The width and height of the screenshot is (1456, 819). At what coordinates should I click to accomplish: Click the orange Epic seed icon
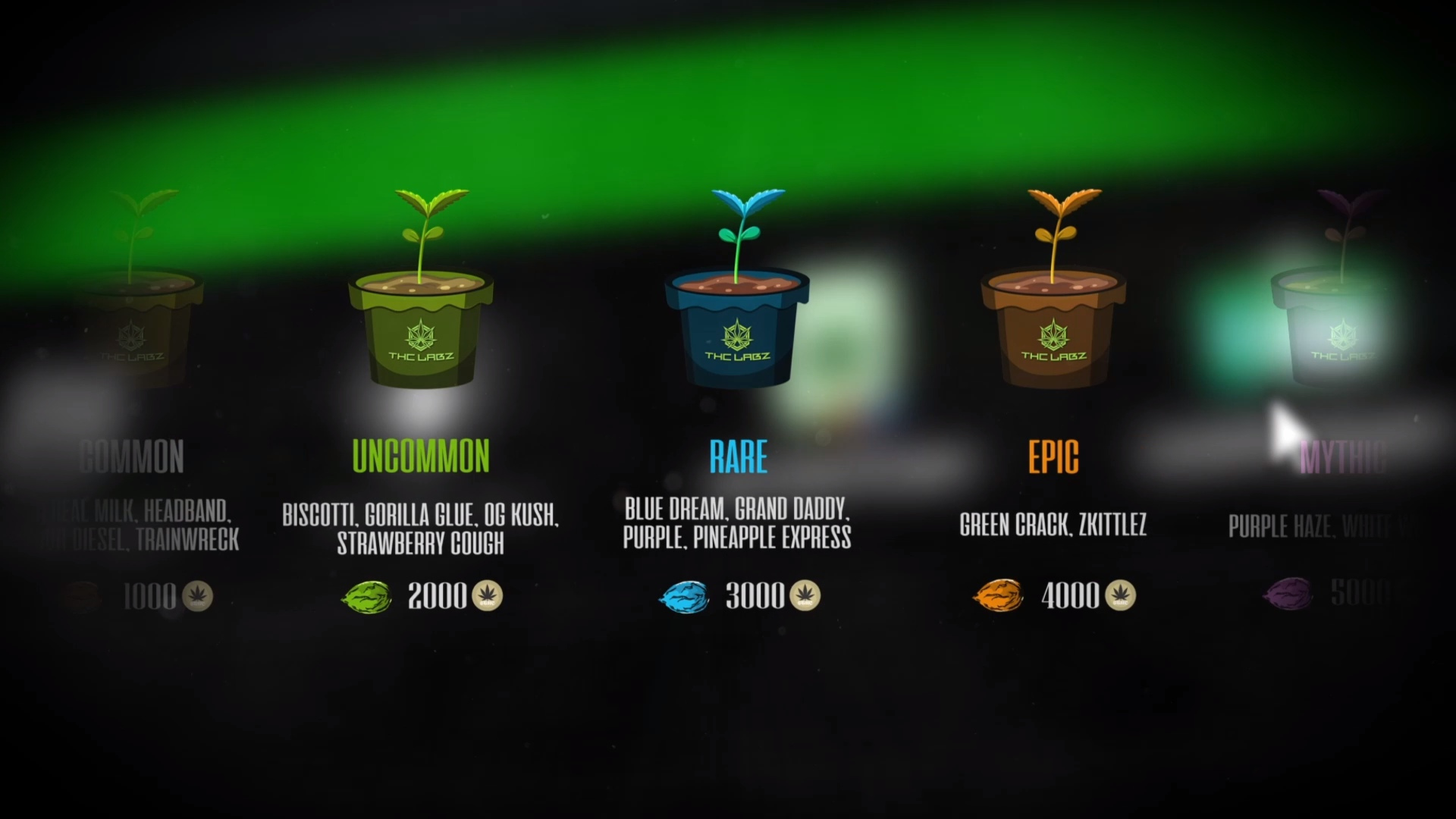coord(999,595)
